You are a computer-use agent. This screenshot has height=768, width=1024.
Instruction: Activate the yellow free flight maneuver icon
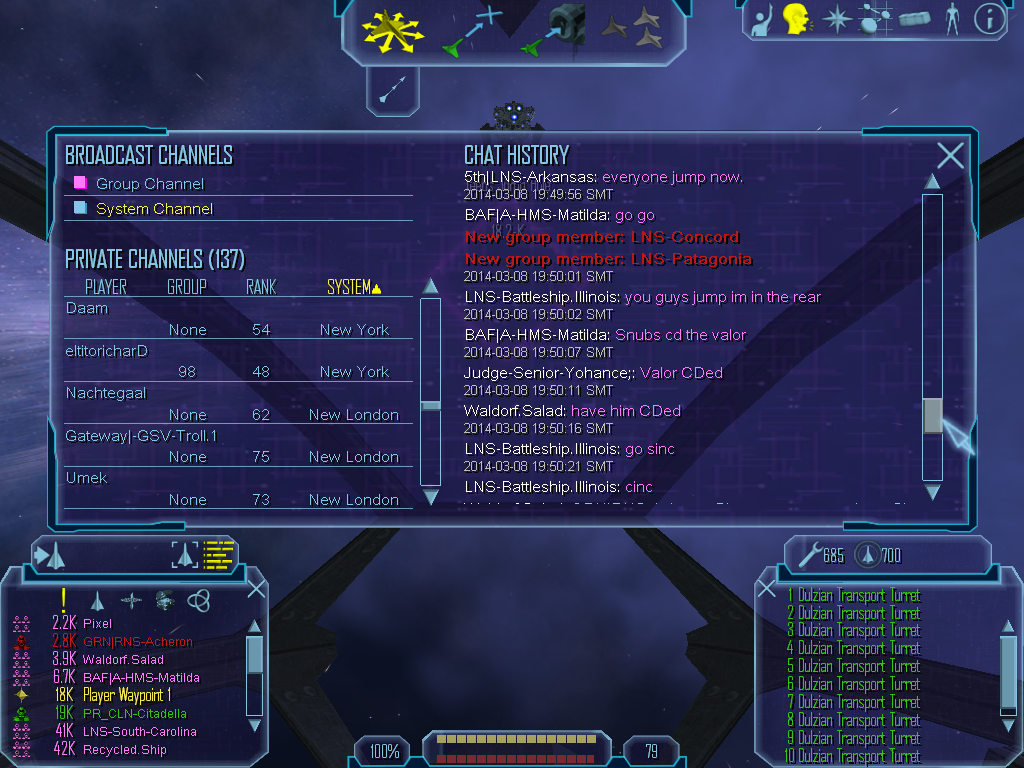[x=393, y=30]
